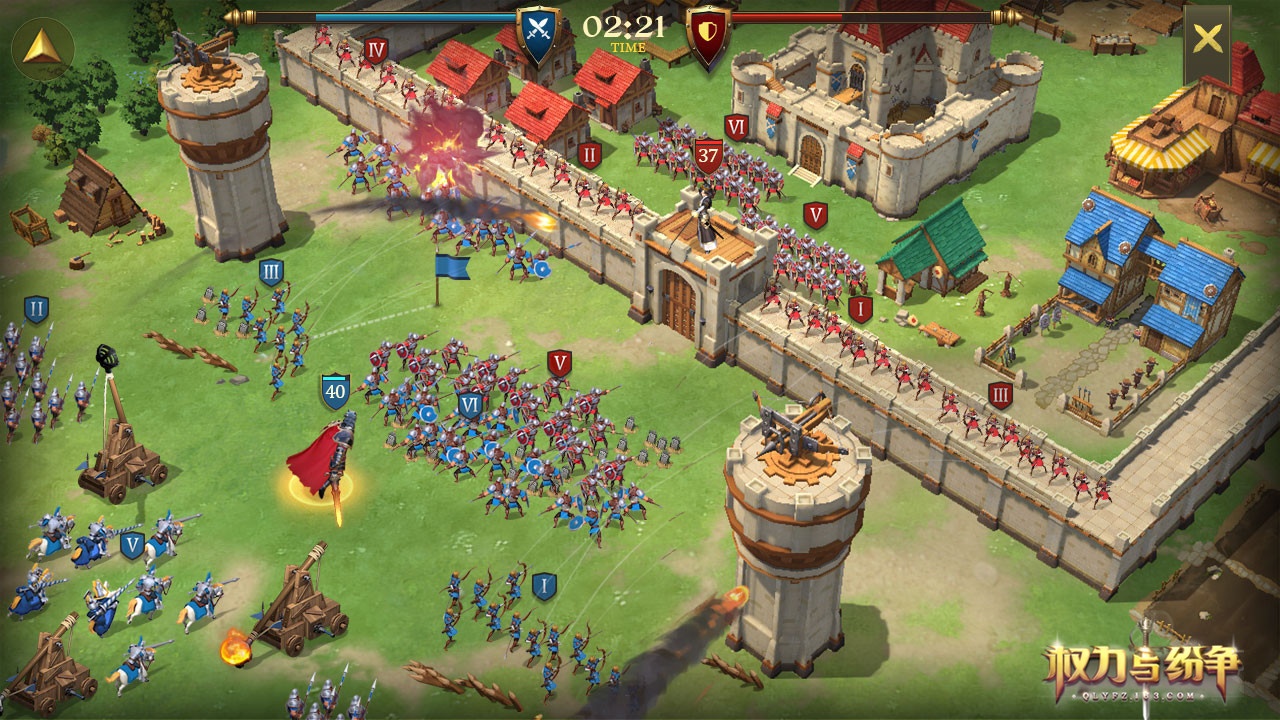
Task: Select red squad VI marker
Action: tap(737, 127)
